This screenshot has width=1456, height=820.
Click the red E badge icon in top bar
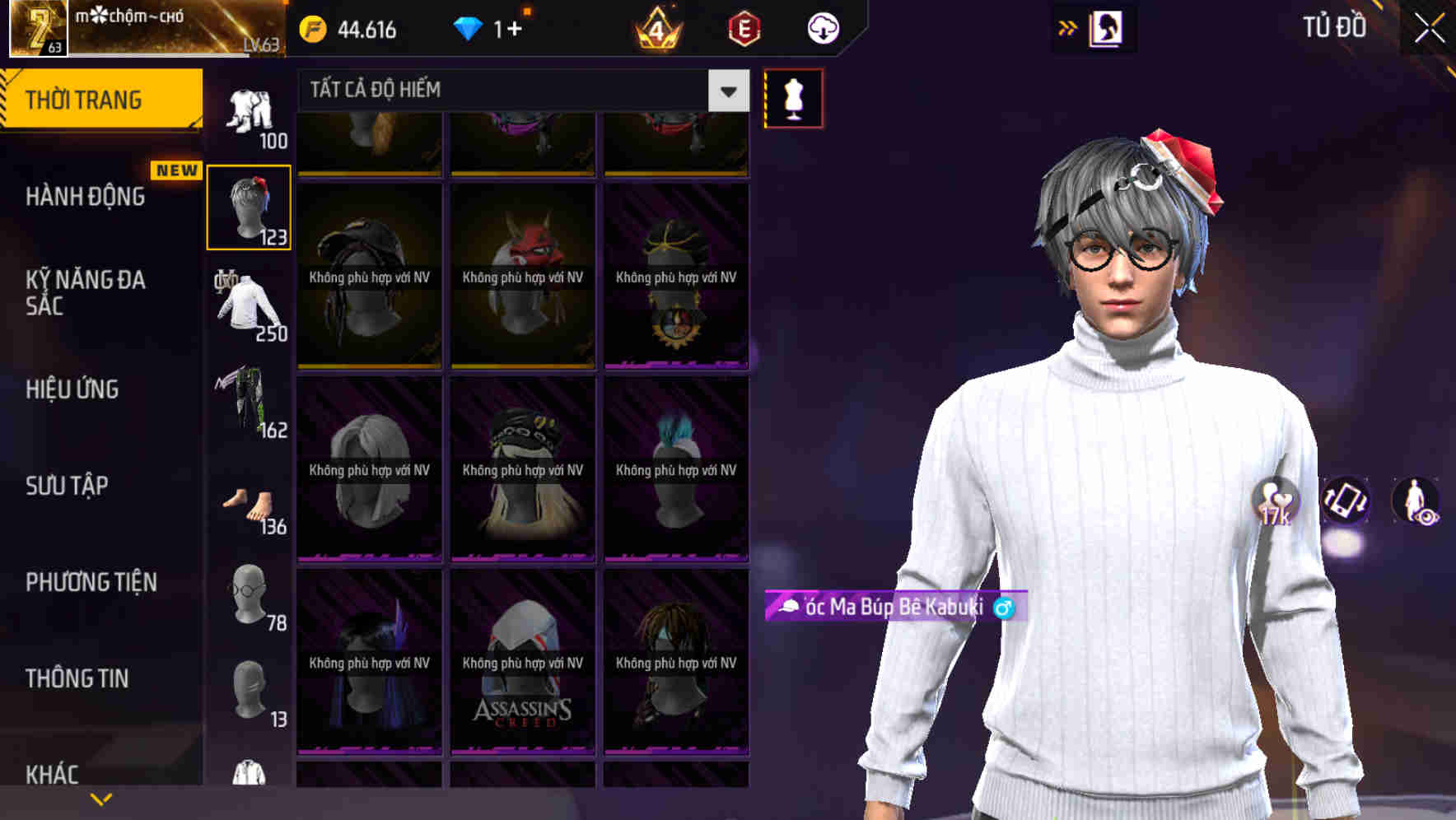743,29
